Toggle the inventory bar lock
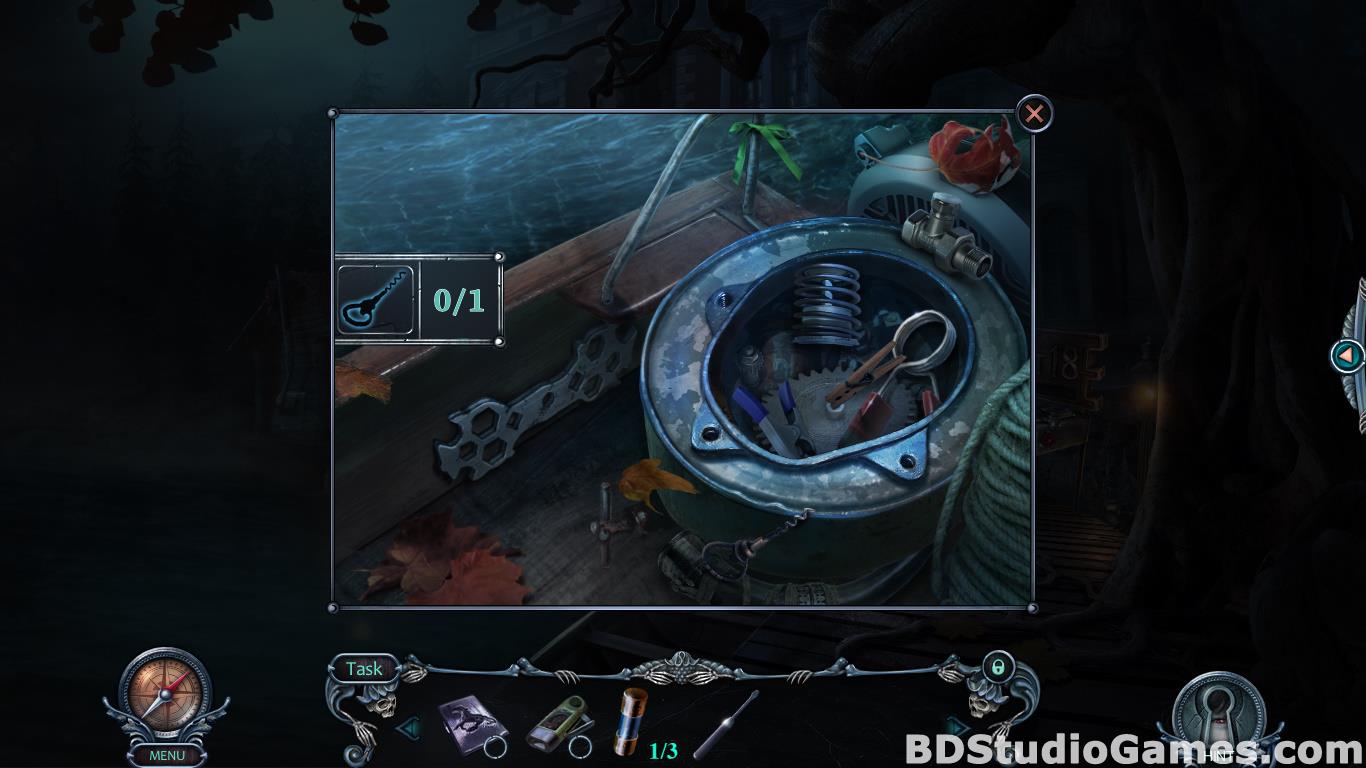The width and height of the screenshot is (1366, 768). 997,666
